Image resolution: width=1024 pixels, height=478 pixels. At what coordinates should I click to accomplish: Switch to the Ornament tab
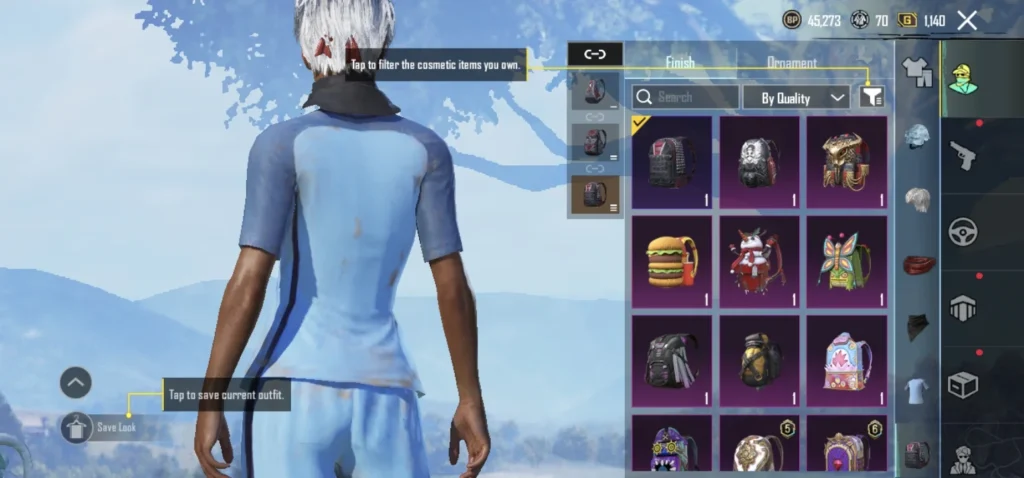pyautogui.click(x=792, y=62)
